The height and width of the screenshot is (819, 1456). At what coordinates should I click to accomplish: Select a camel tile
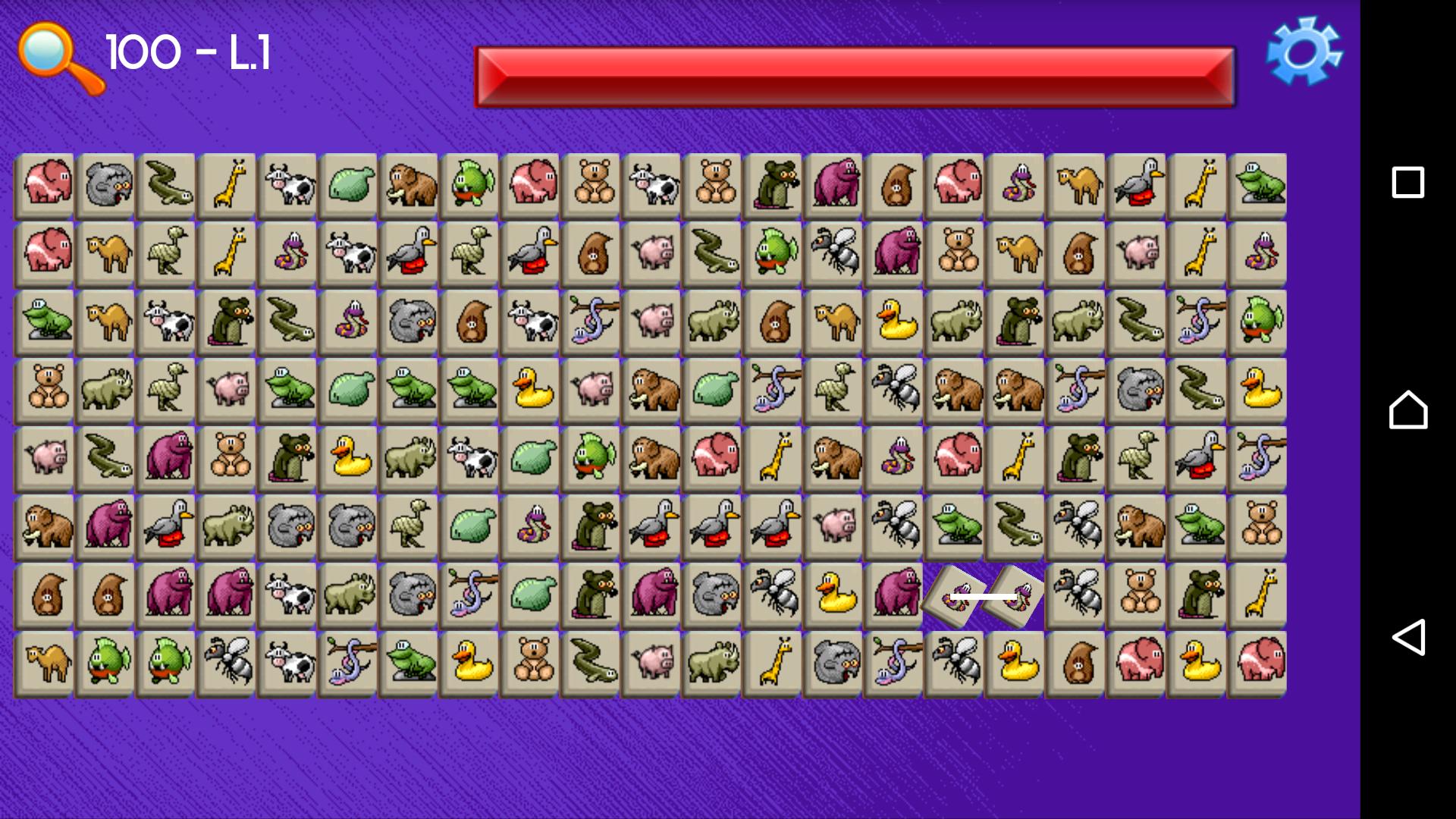tap(105, 253)
